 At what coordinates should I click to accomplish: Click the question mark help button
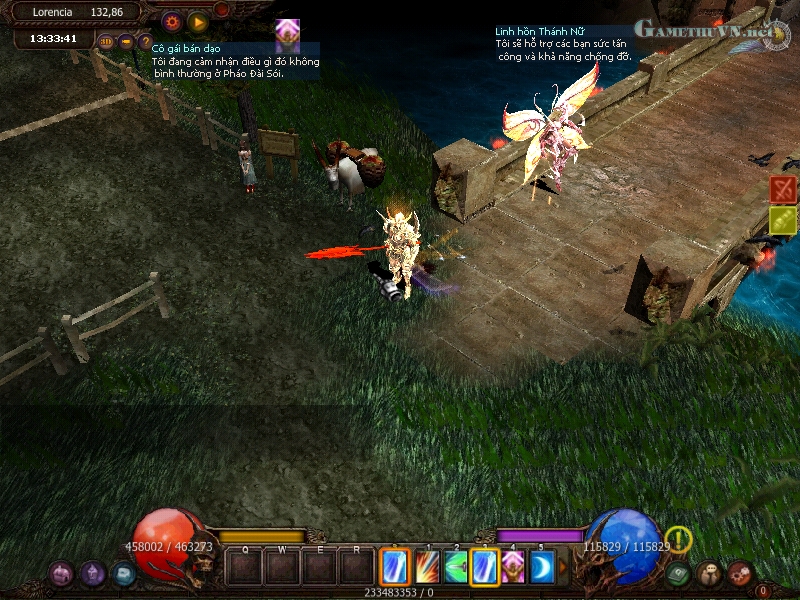click(x=145, y=41)
